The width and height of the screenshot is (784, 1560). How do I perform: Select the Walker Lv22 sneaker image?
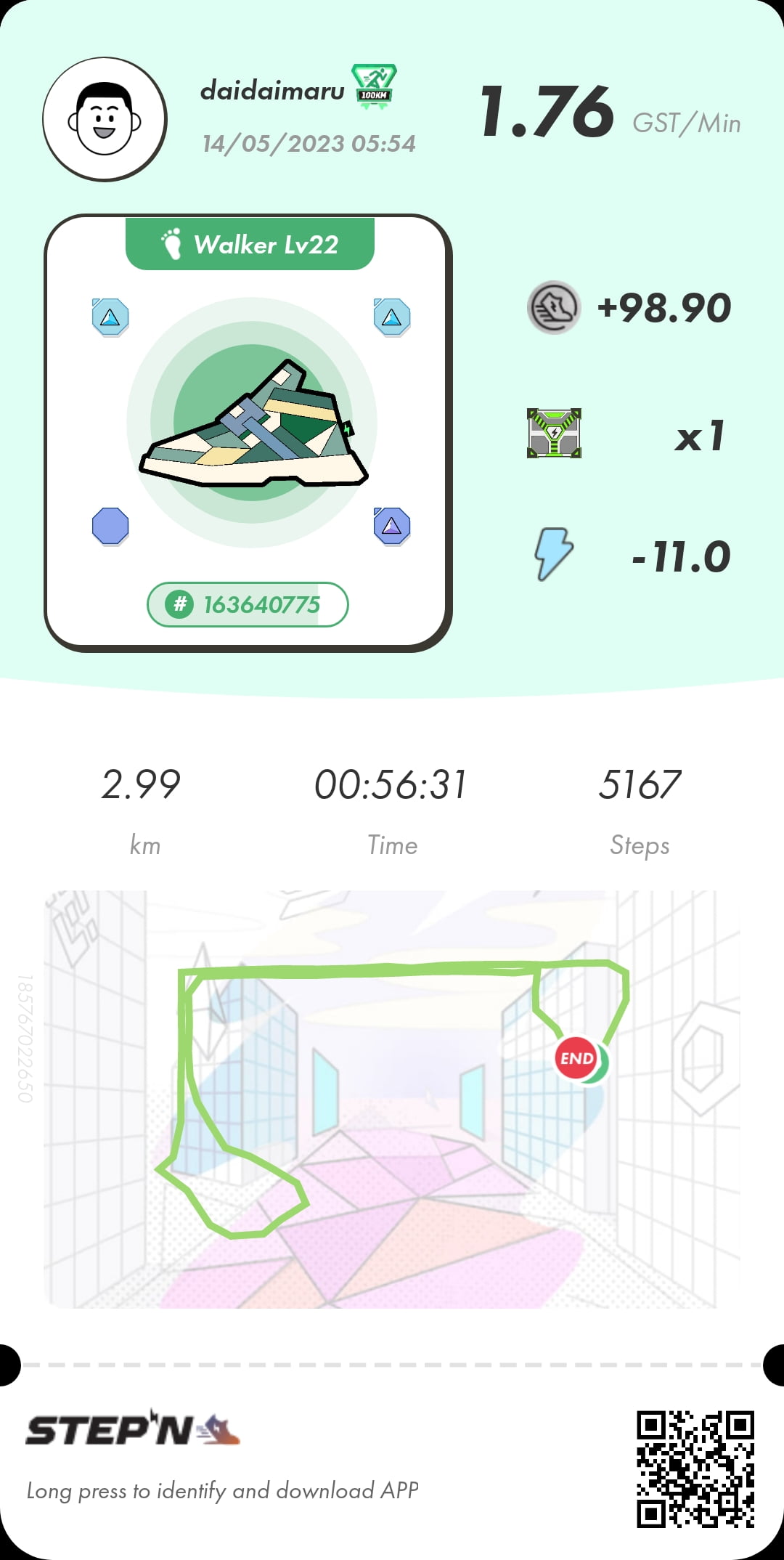[253, 423]
